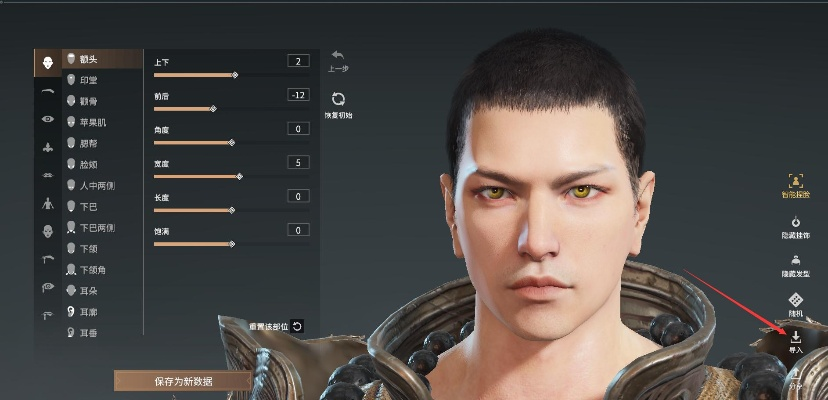Choose the 脸颊 cheek entry

[x=88, y=164]
